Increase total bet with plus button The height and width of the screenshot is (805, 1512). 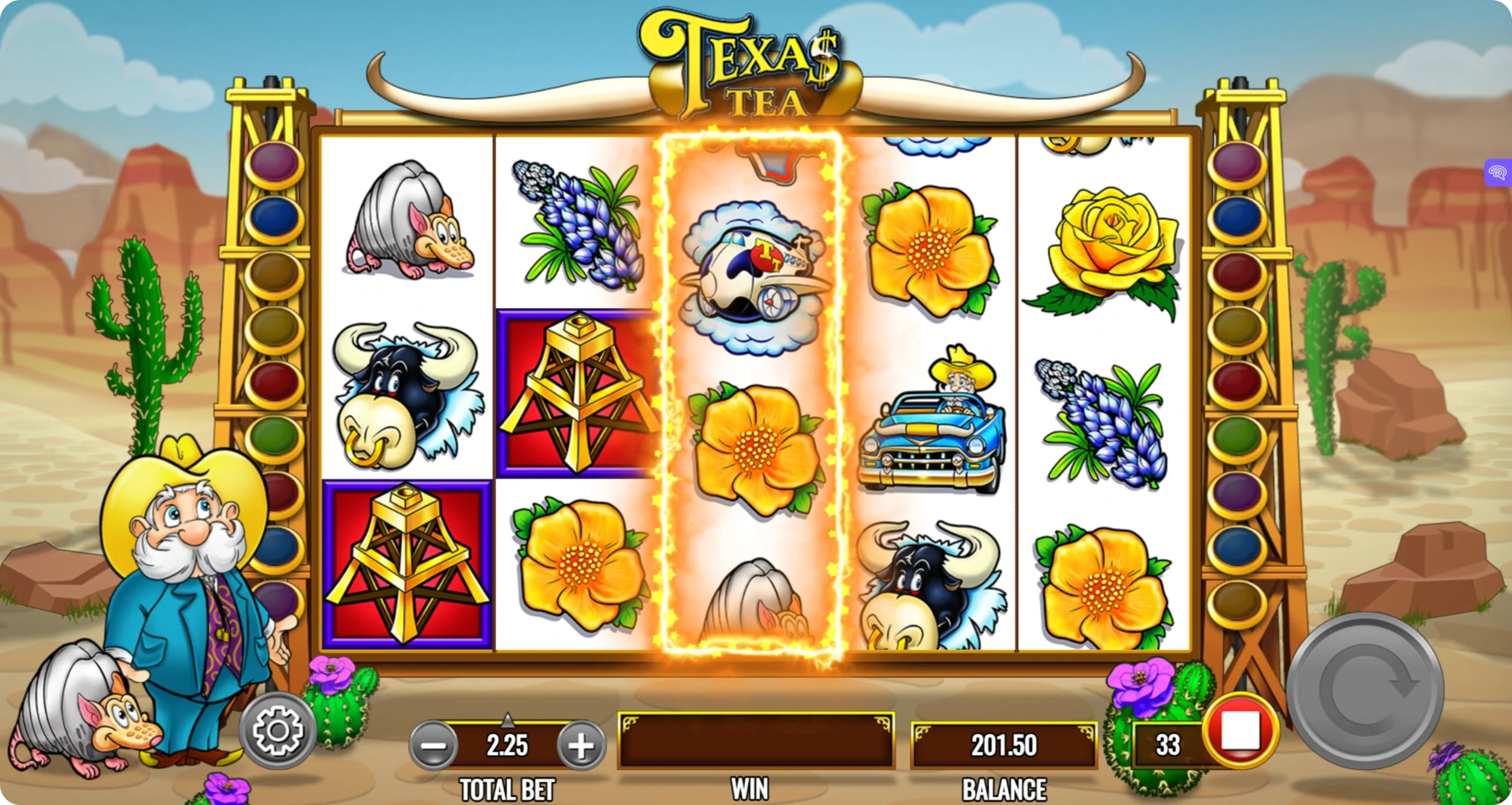[581, 745]
